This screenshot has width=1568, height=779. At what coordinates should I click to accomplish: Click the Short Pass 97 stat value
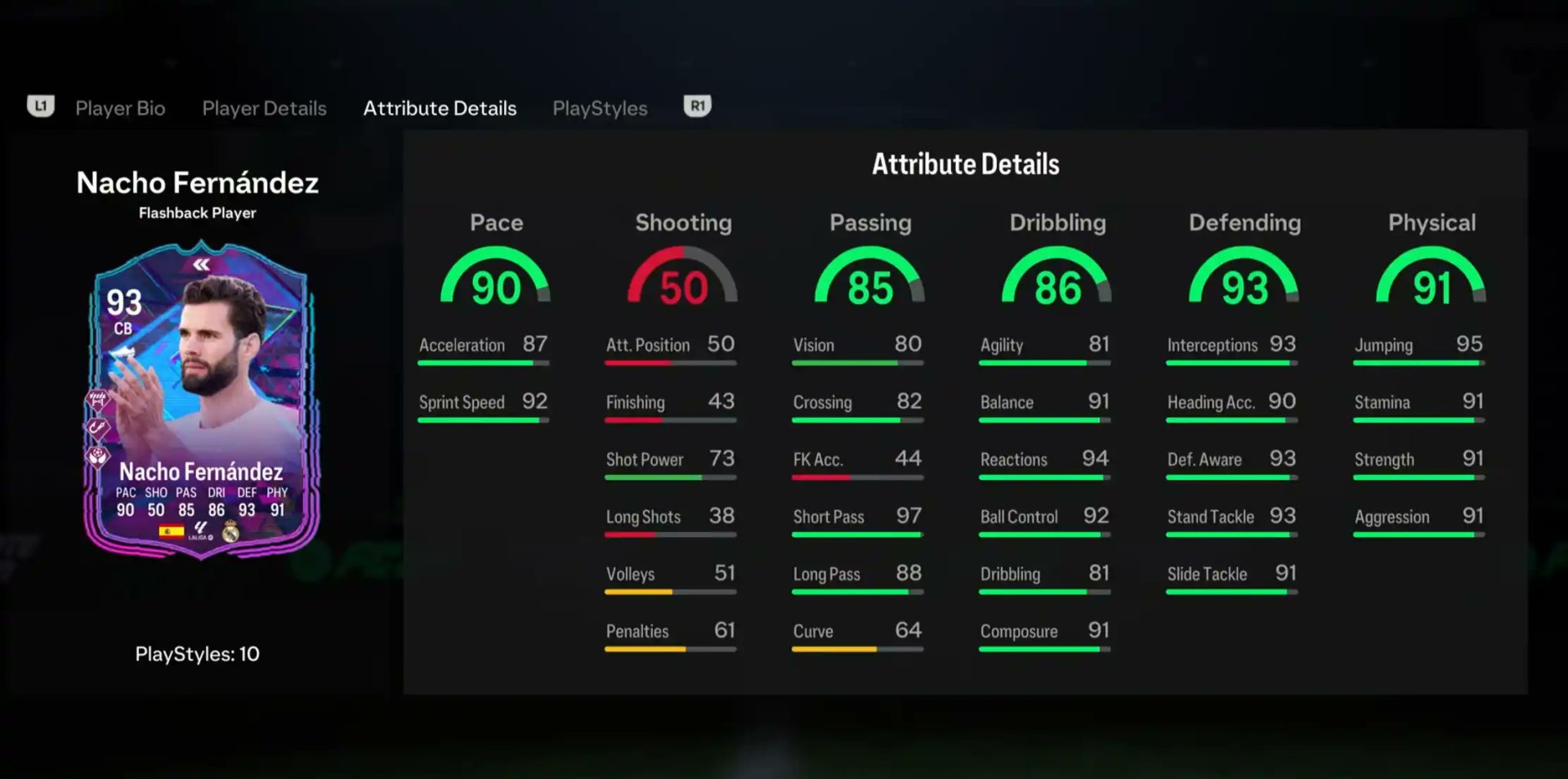907,516
